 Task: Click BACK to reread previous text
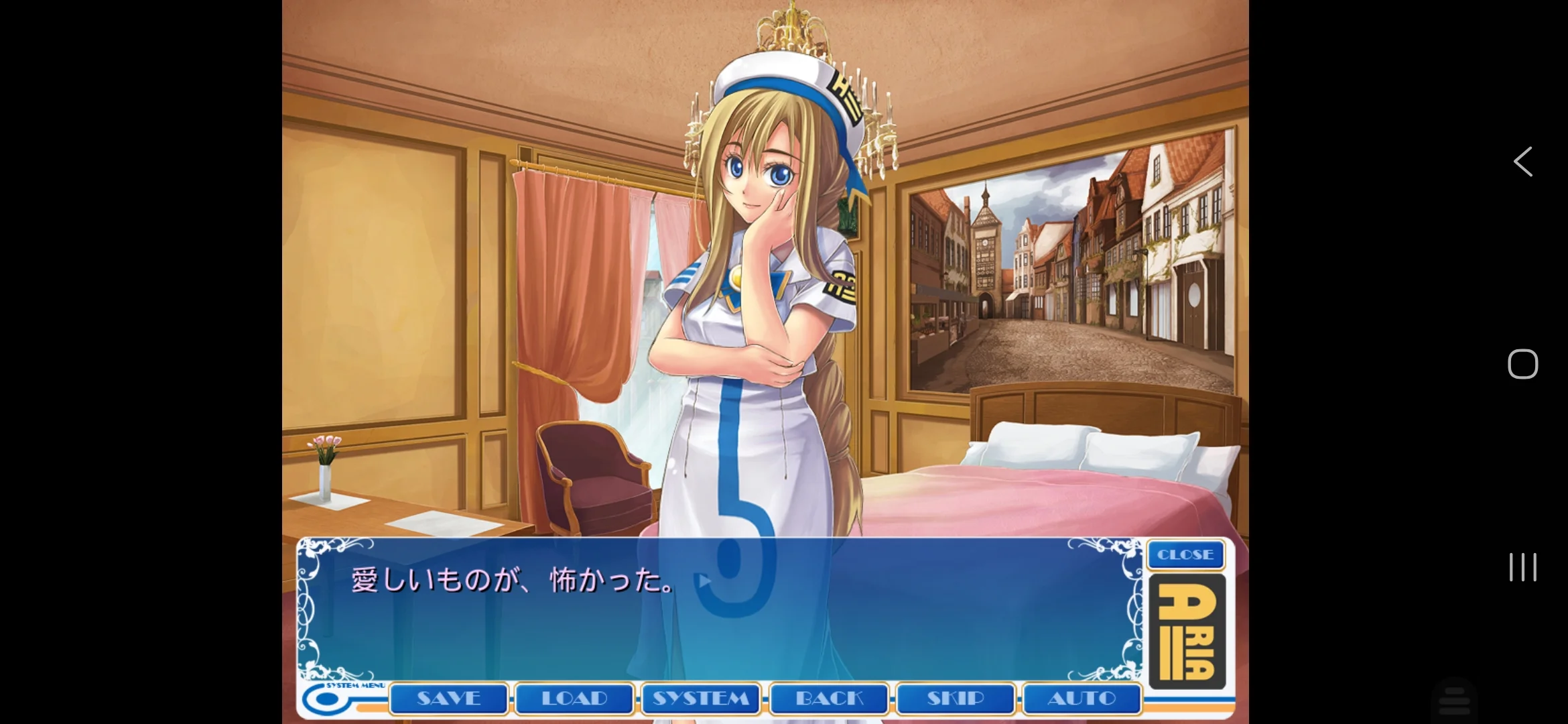[x=828, y=699]
